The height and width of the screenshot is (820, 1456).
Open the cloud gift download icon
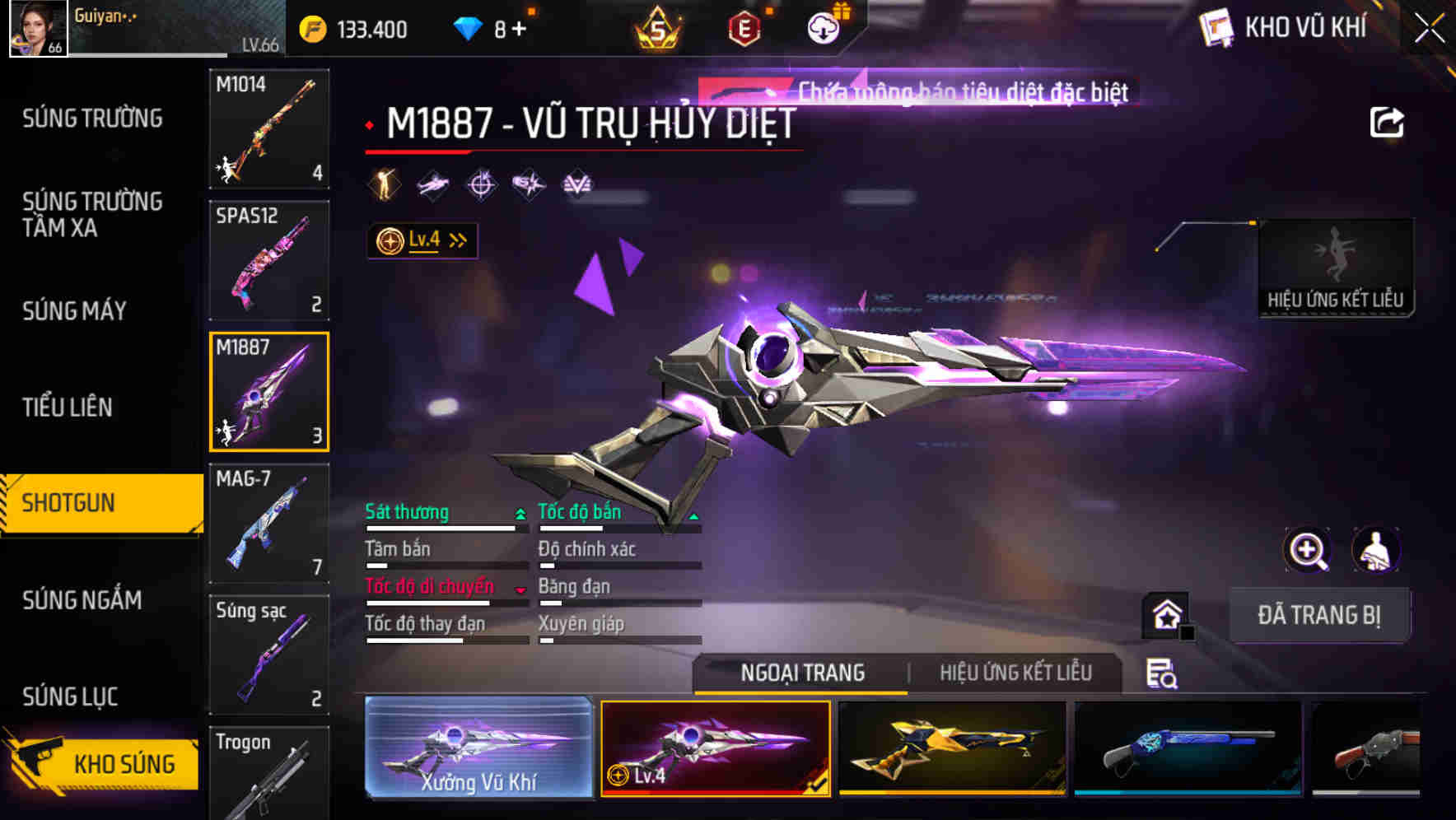pyautogui.click(x=825, y=27)
